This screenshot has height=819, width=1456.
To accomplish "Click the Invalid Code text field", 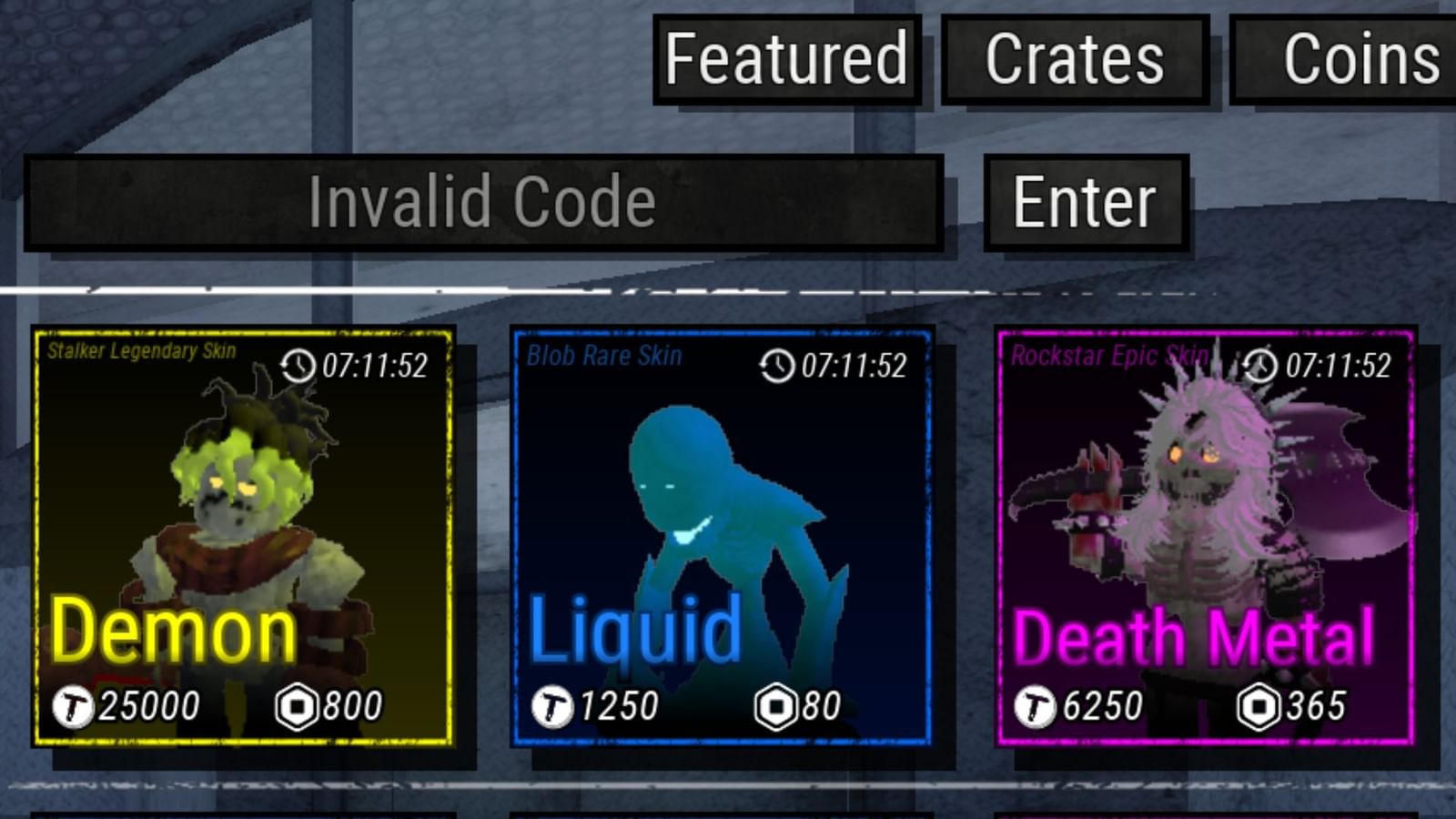I will [485, 201].
